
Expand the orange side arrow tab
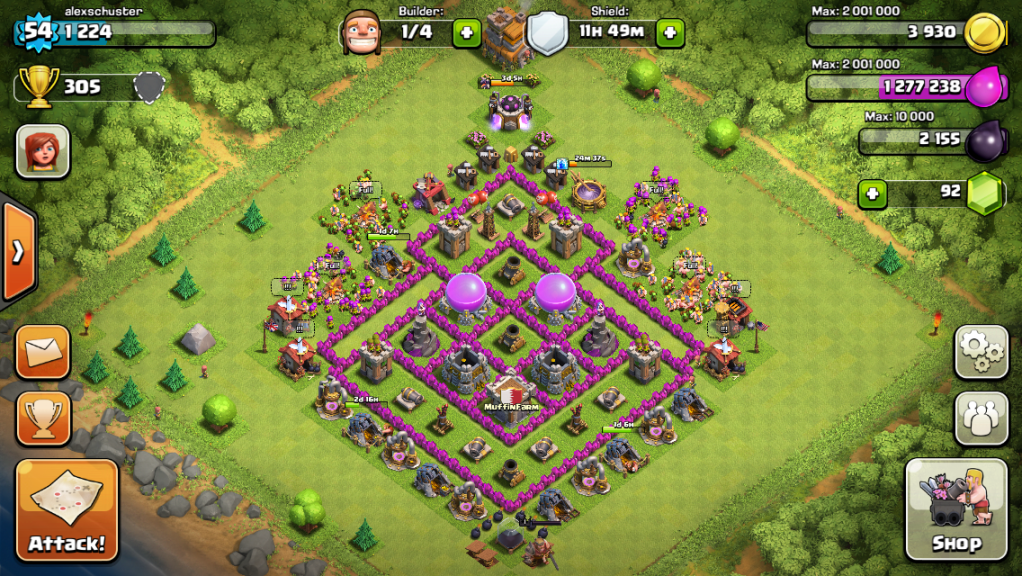tap(18, 251)
